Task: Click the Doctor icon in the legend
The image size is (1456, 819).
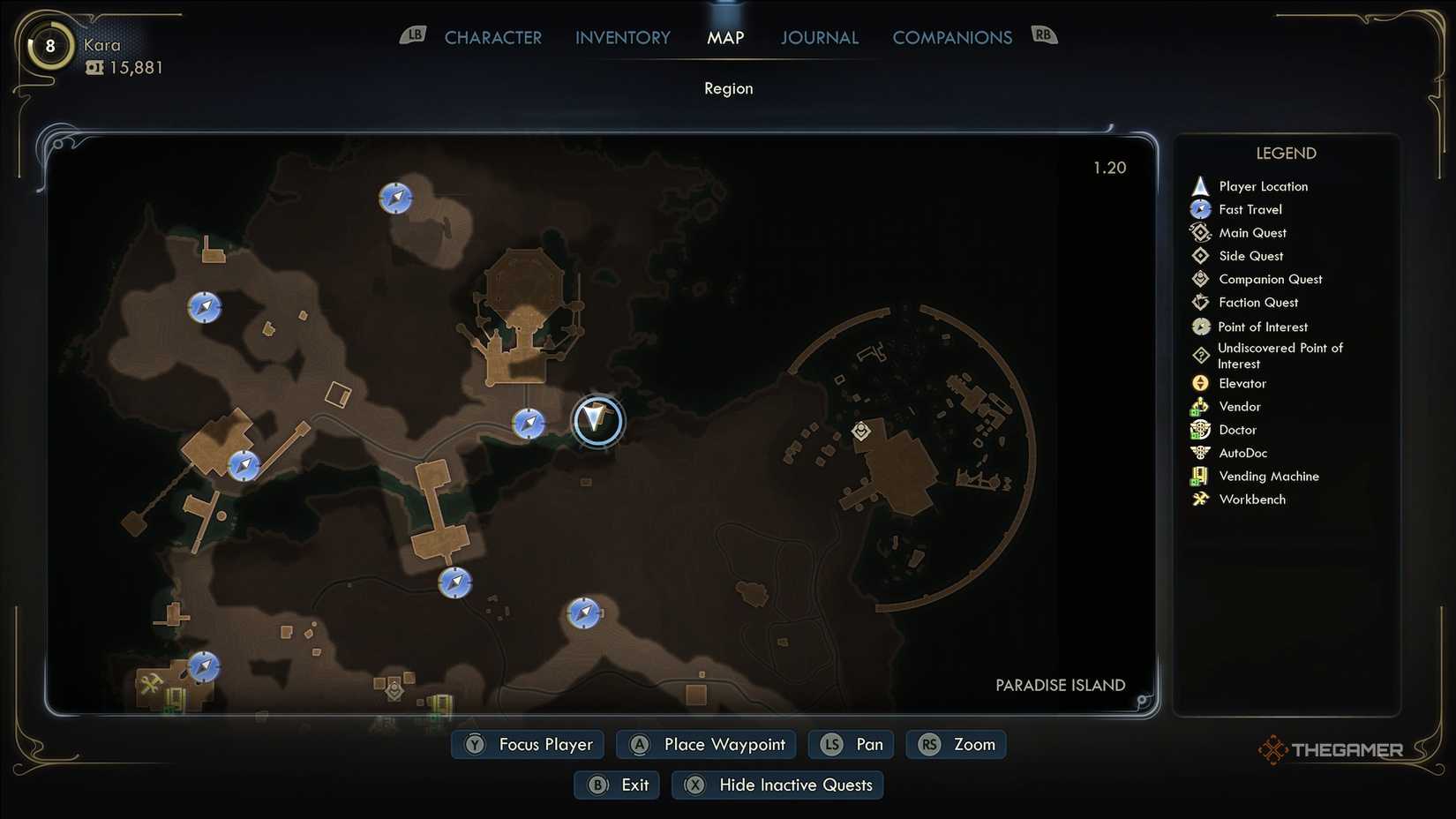Action: (x=1200, y=430)
